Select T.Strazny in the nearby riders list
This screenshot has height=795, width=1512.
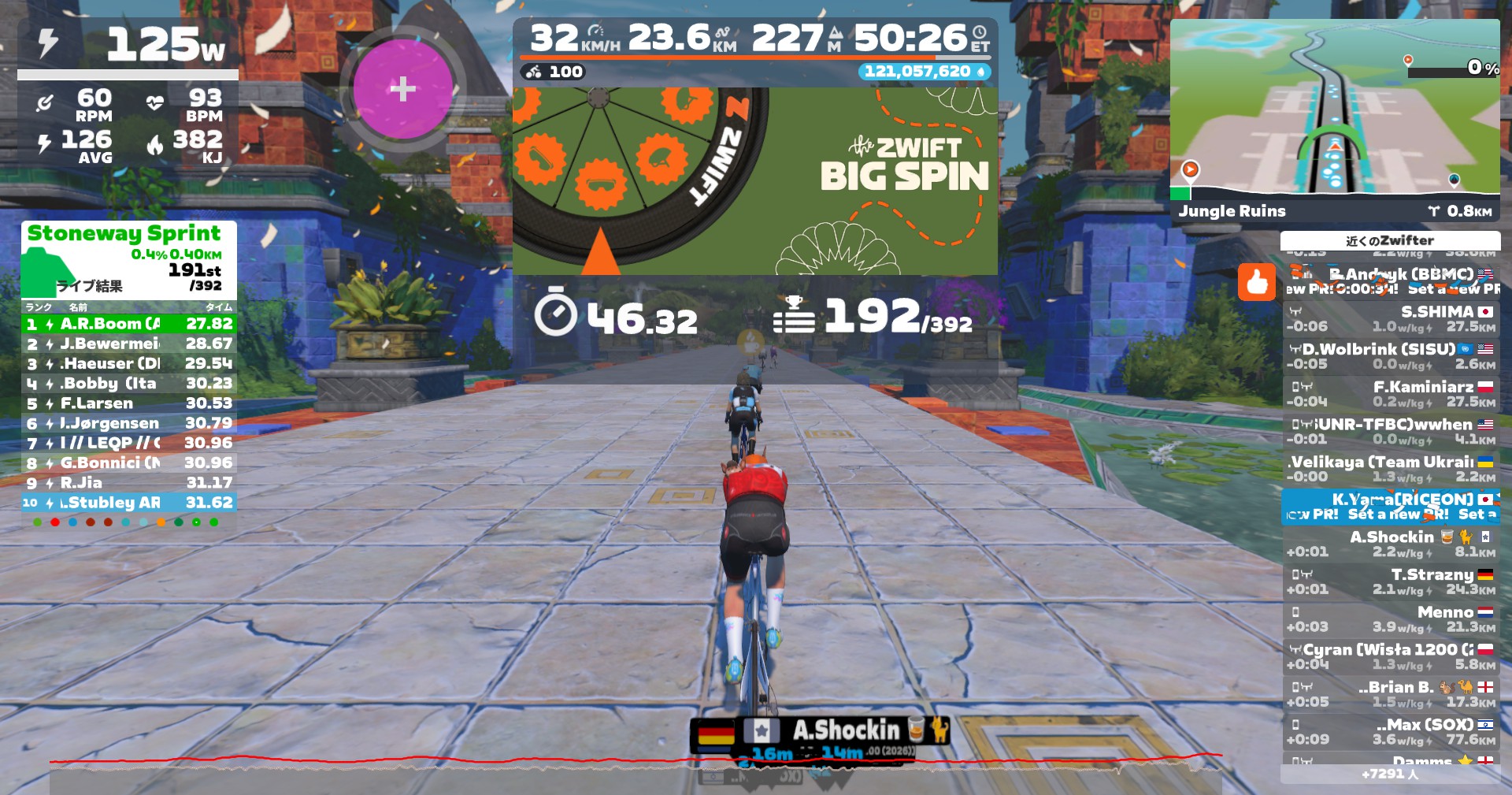[1391, 581]
